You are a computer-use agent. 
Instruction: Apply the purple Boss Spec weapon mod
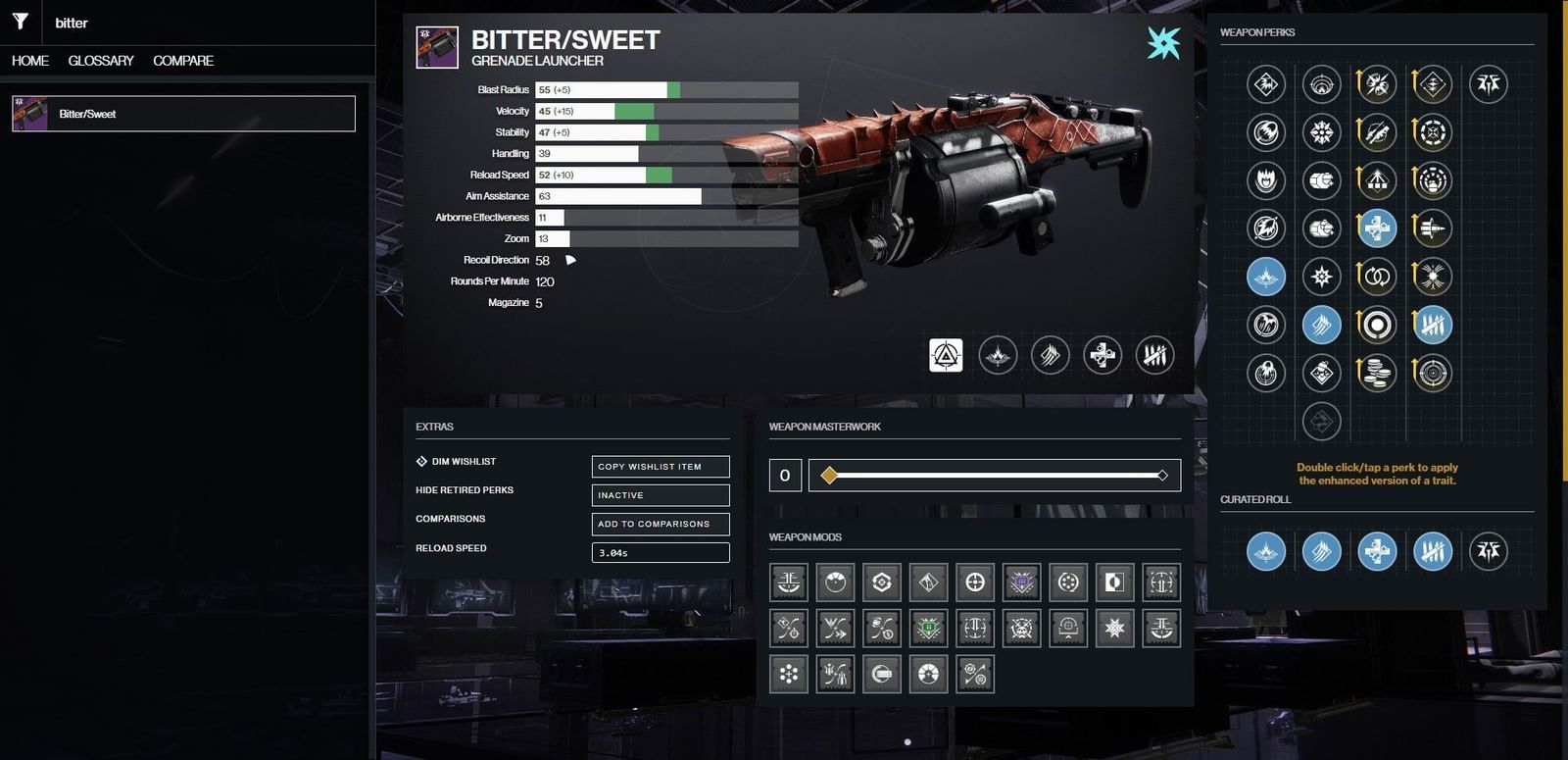point(1021,582)
